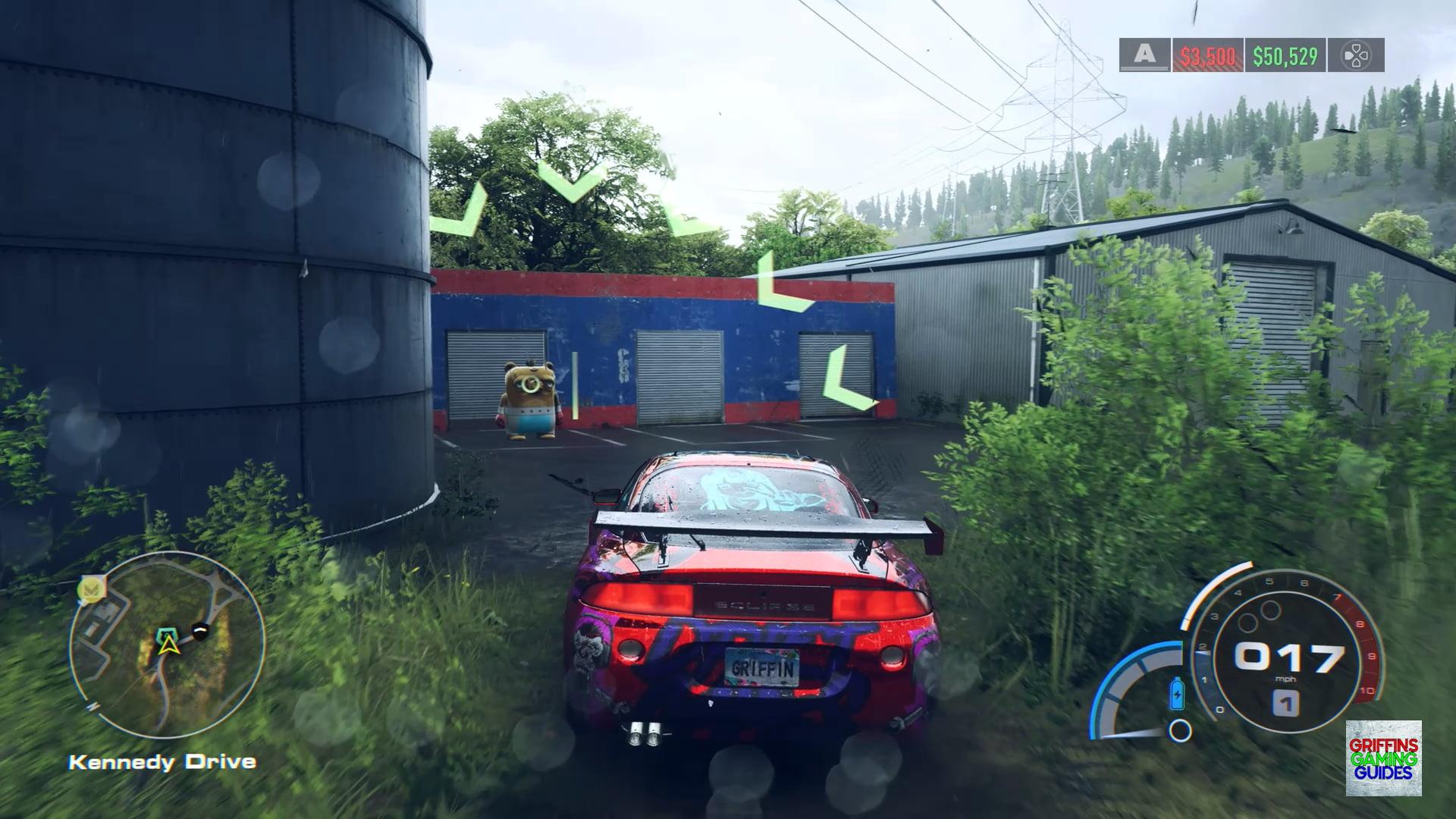Open the circular minimap
The width and height of the screenshot is (1456, 819).
(x=167, y=645)
